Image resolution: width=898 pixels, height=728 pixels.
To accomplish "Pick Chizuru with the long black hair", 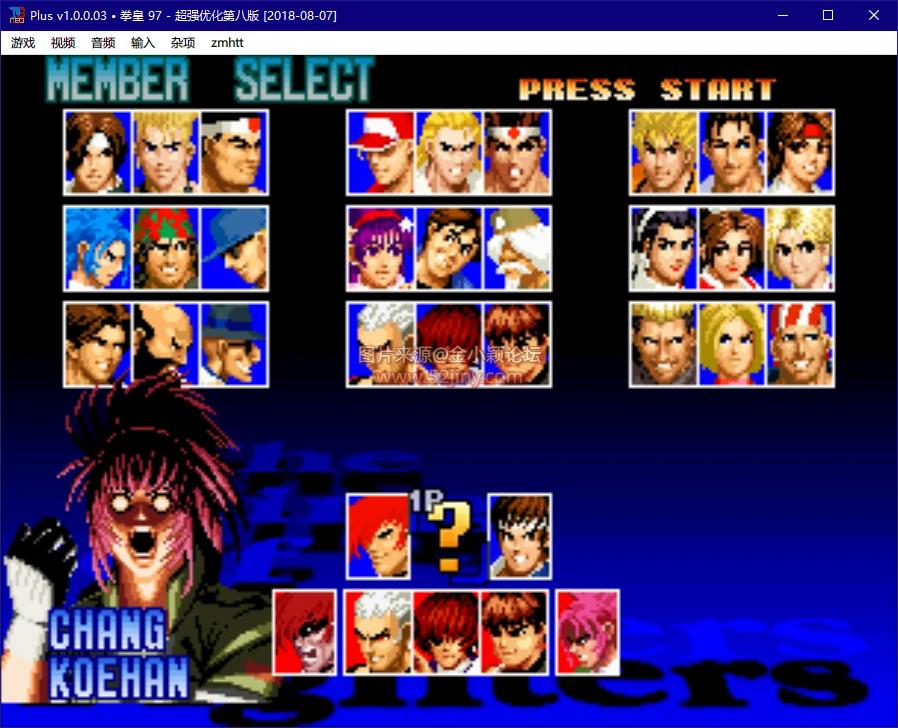I will point(663,249).
